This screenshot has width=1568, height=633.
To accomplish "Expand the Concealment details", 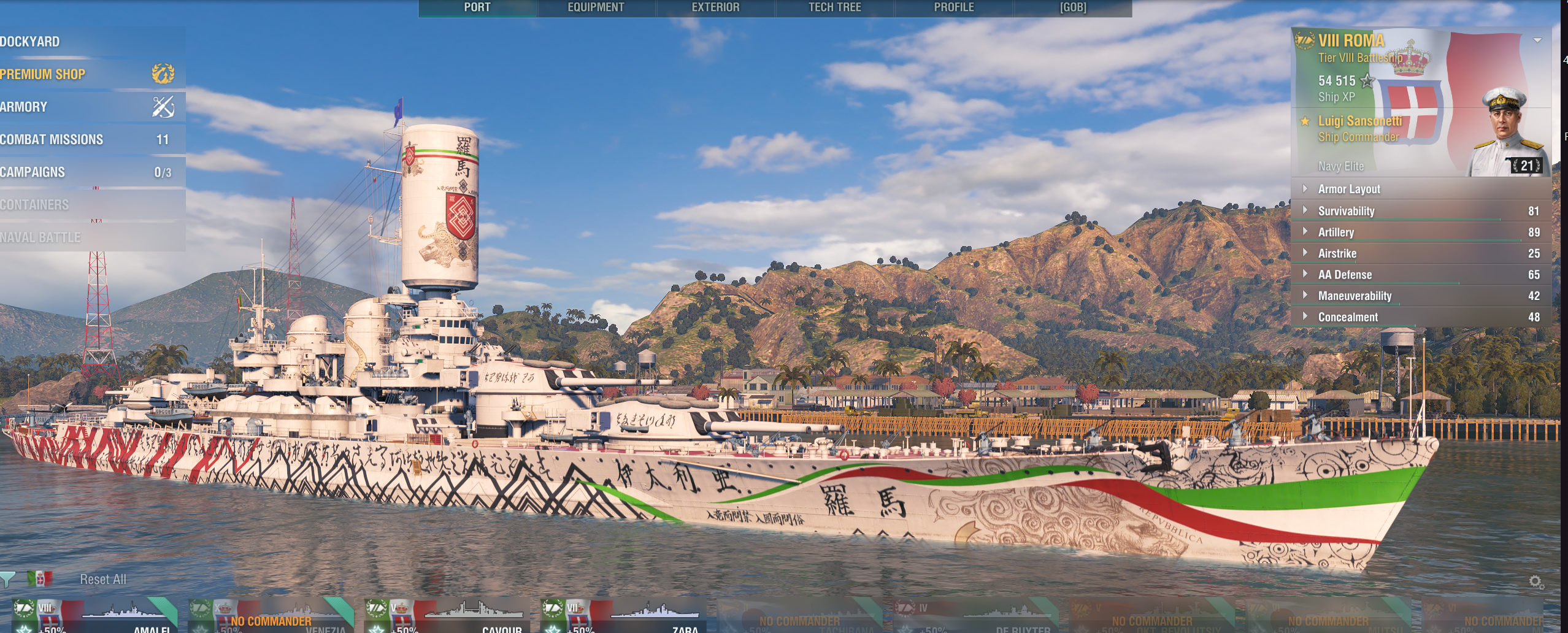I will (1348, 317).
